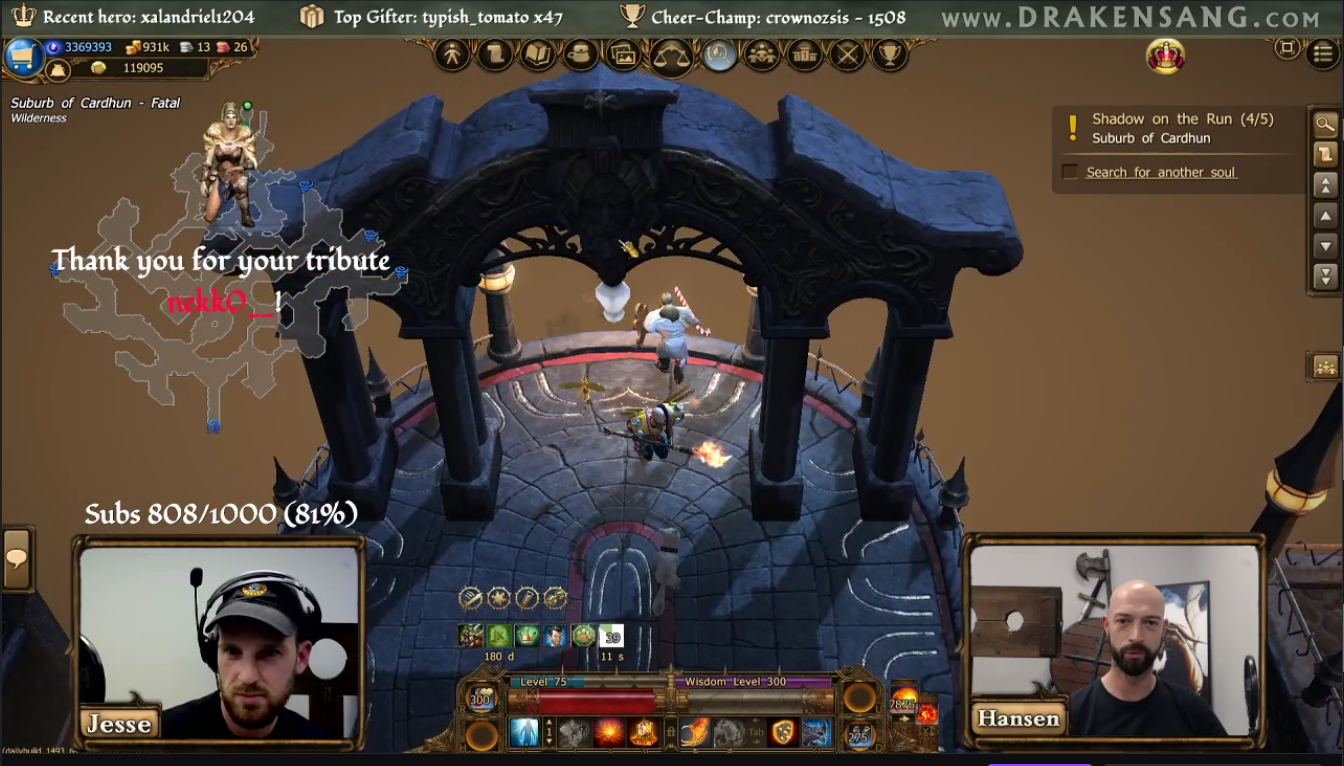Open the chat speech bubble

coord(17,558)
